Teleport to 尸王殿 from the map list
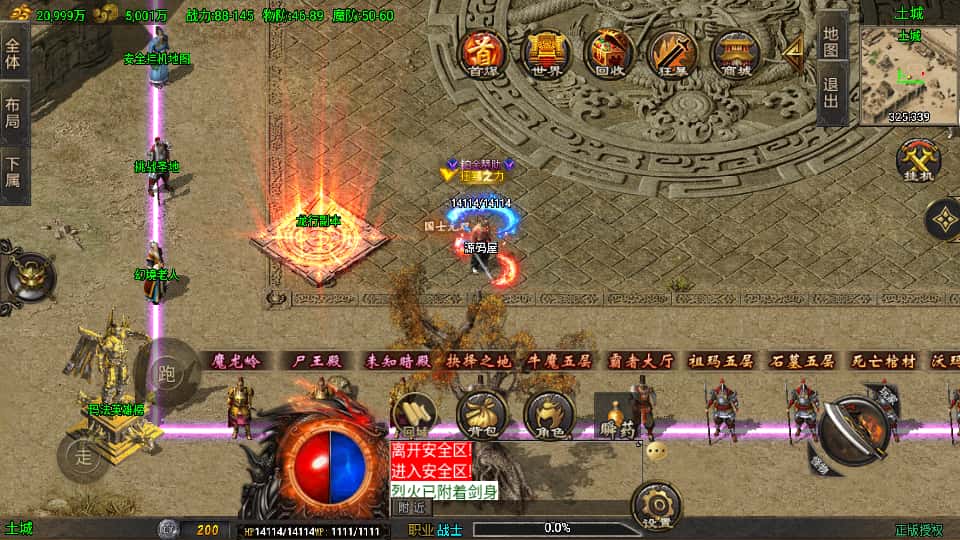 point(317,361)
